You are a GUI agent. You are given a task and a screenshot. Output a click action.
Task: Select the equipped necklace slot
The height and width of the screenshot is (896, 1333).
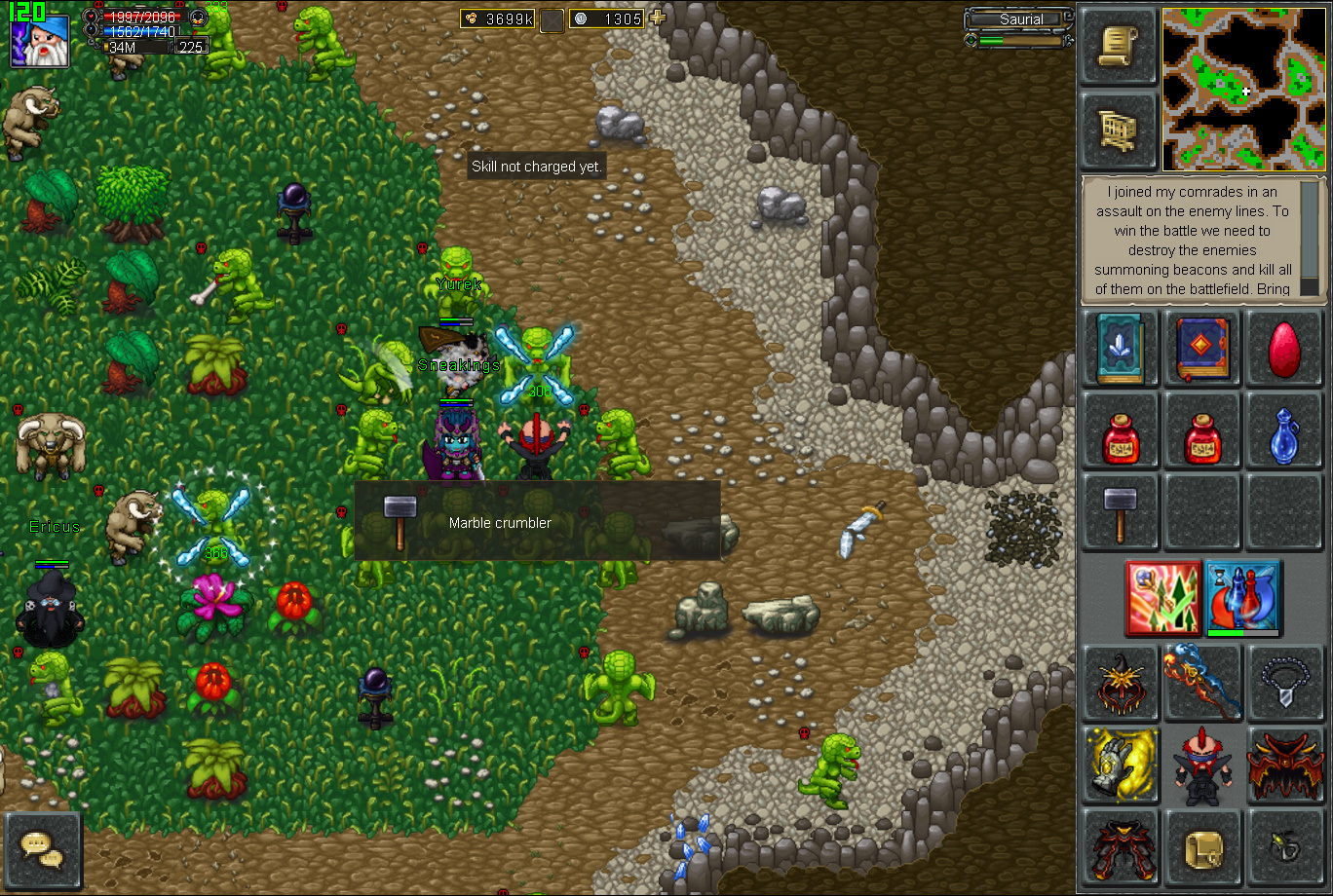coord(1284,683)
